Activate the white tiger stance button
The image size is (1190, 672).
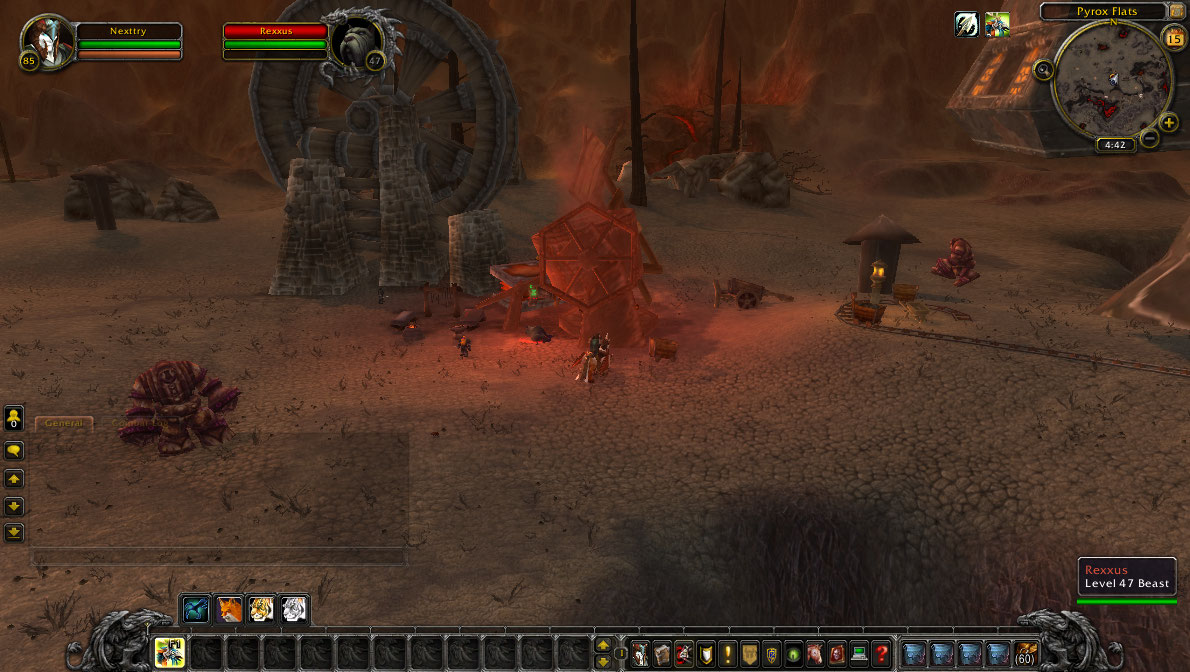pos(294,608)
